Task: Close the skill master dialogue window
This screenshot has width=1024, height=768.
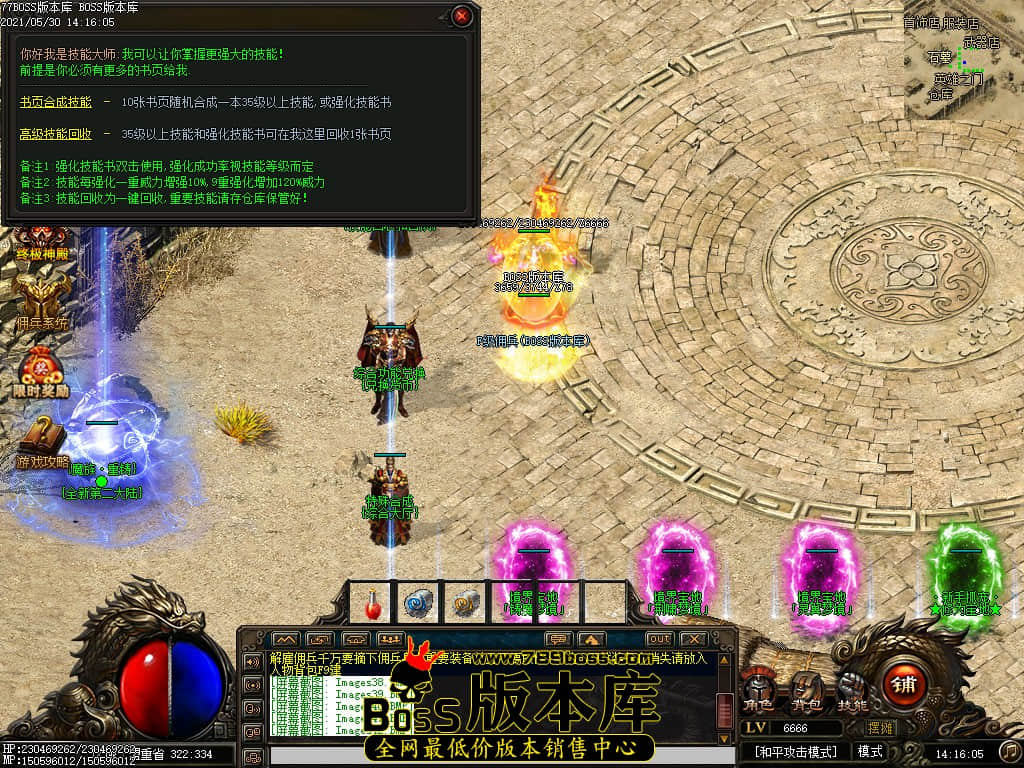Action: pyautogui.click(x=461, y=16)
